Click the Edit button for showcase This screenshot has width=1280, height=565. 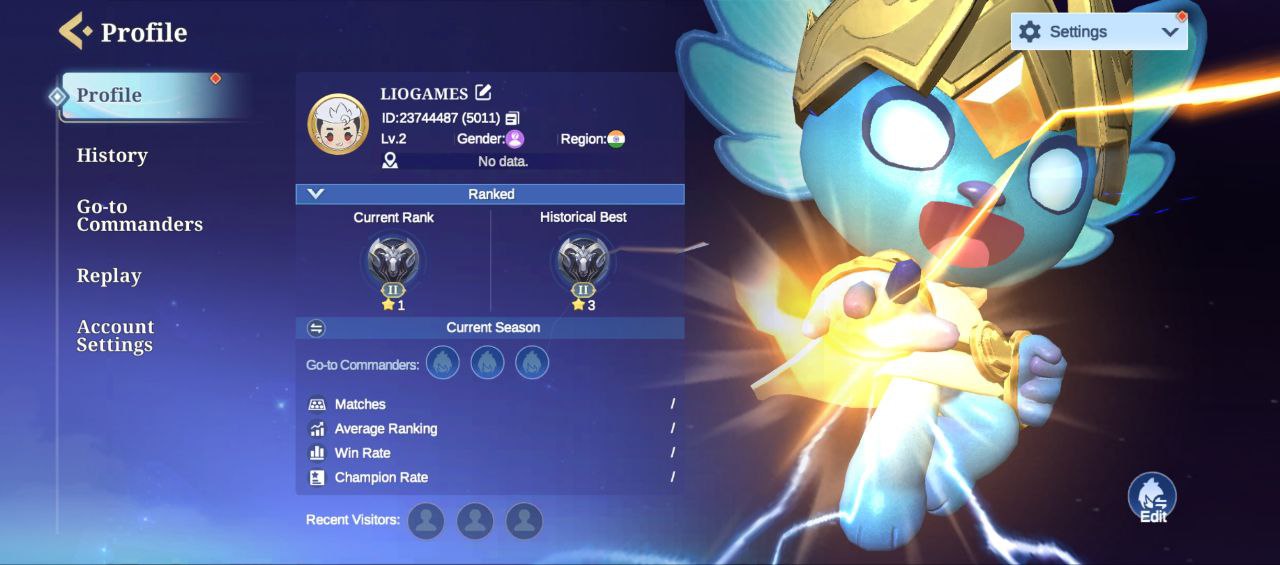coord(1152,498)
